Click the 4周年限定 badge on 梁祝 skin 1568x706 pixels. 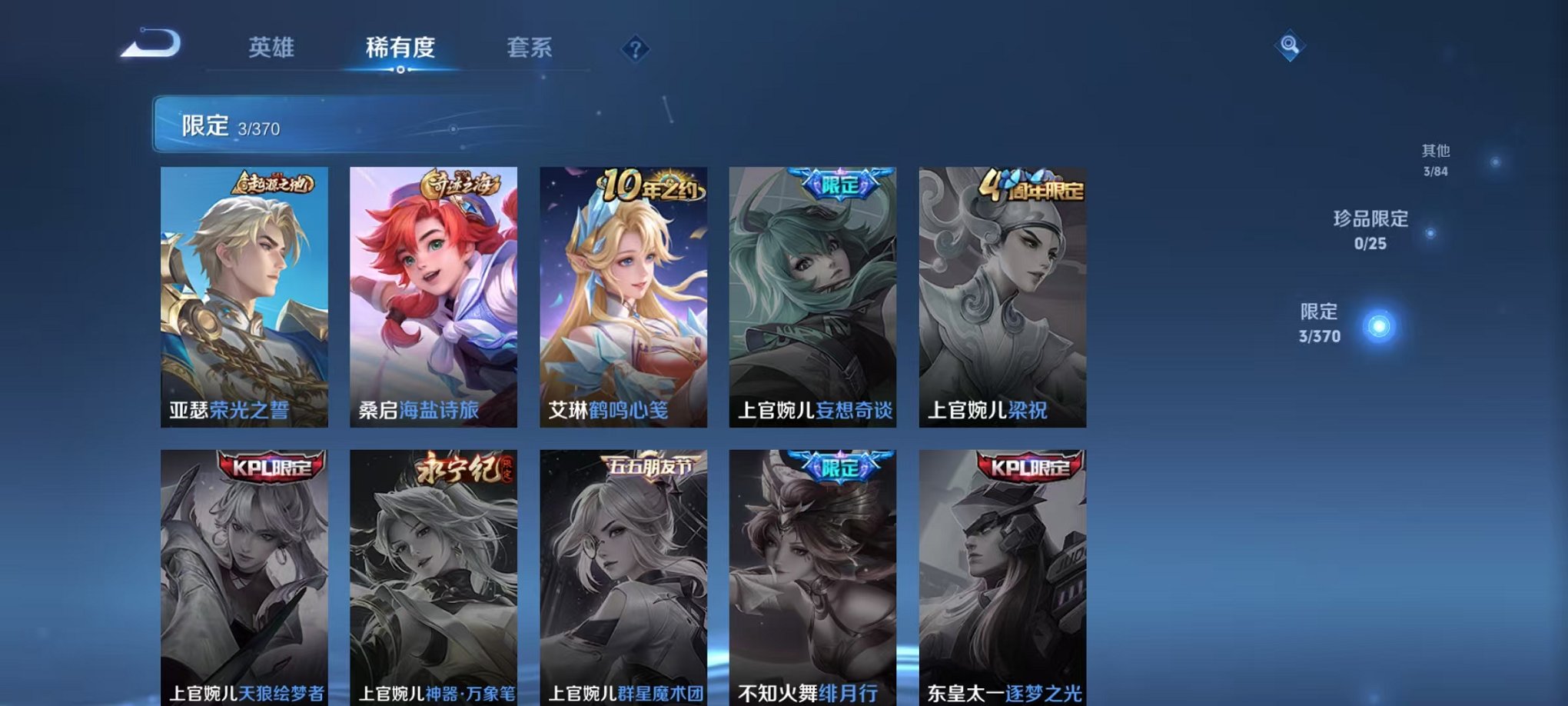point(1034,185)
